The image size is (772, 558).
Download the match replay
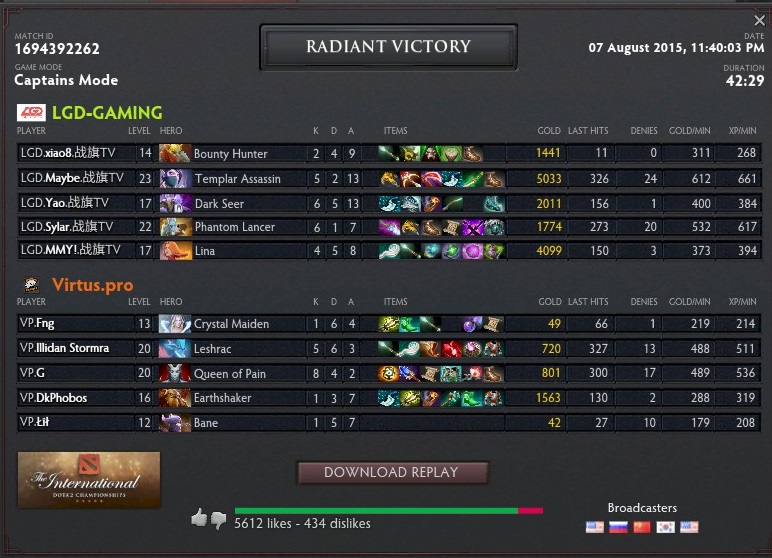click(x=392, y=472)
